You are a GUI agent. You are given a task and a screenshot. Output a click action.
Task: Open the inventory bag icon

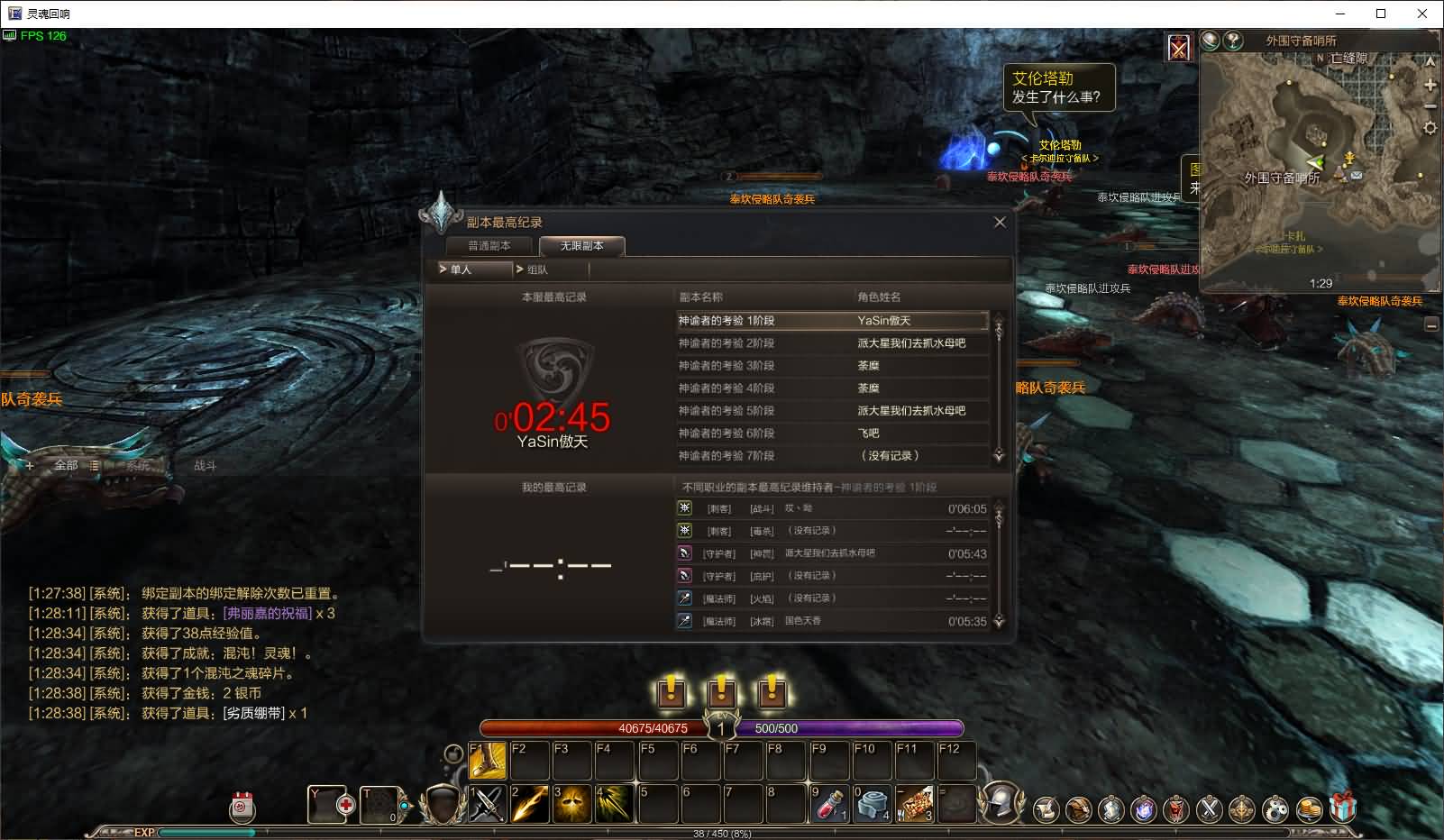[x=1078, y=810]
